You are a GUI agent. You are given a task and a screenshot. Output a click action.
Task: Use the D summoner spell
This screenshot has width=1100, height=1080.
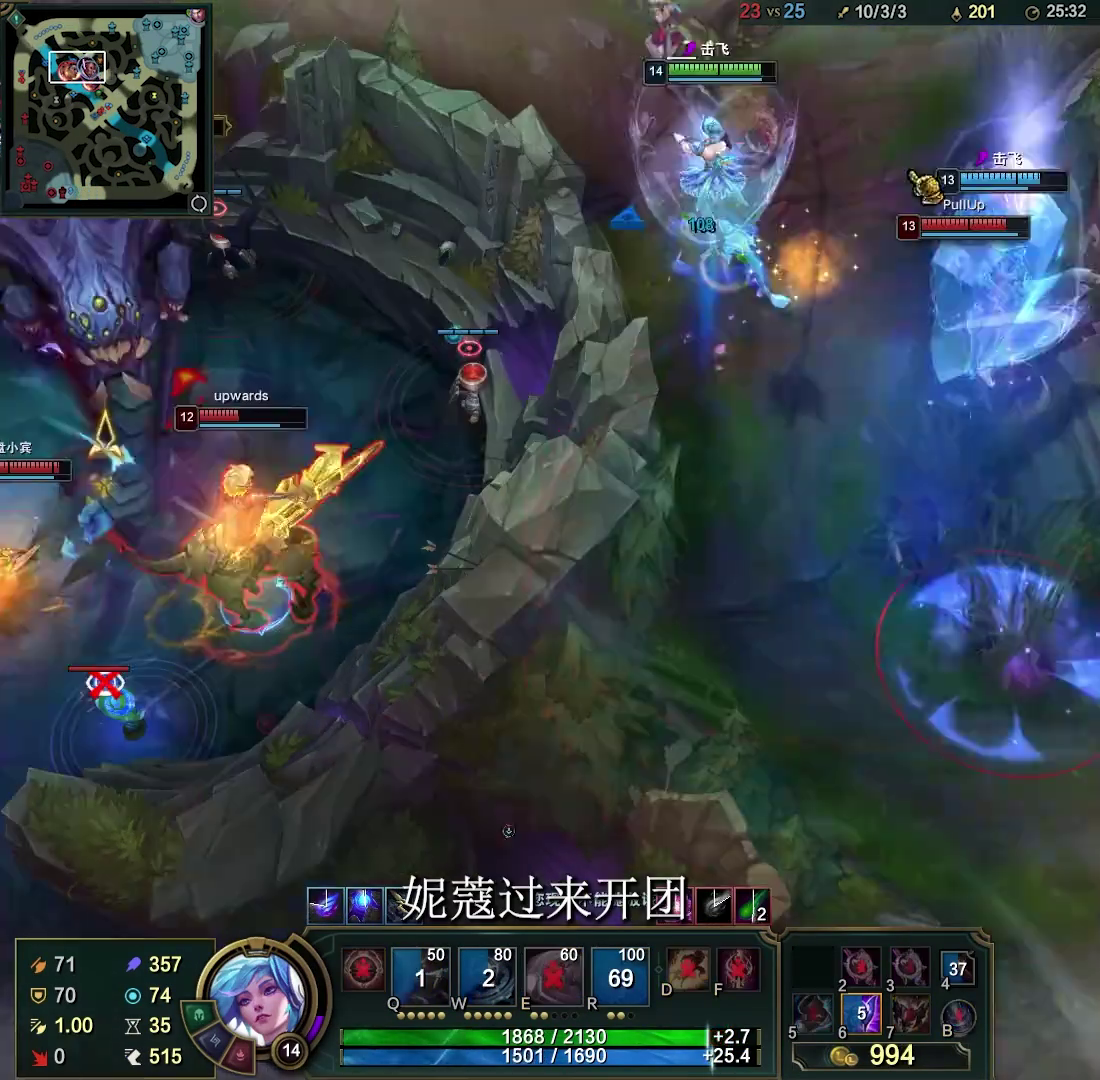click(690, 970)
